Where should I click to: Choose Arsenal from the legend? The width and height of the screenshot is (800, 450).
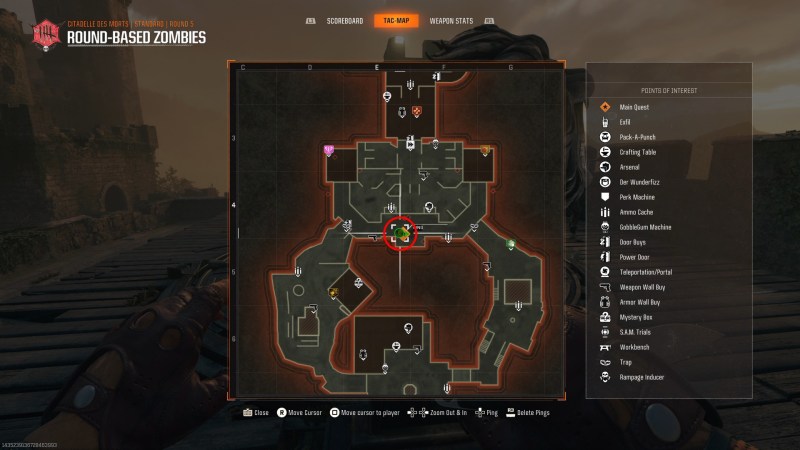pyautogui.click(x=629, y=167)
